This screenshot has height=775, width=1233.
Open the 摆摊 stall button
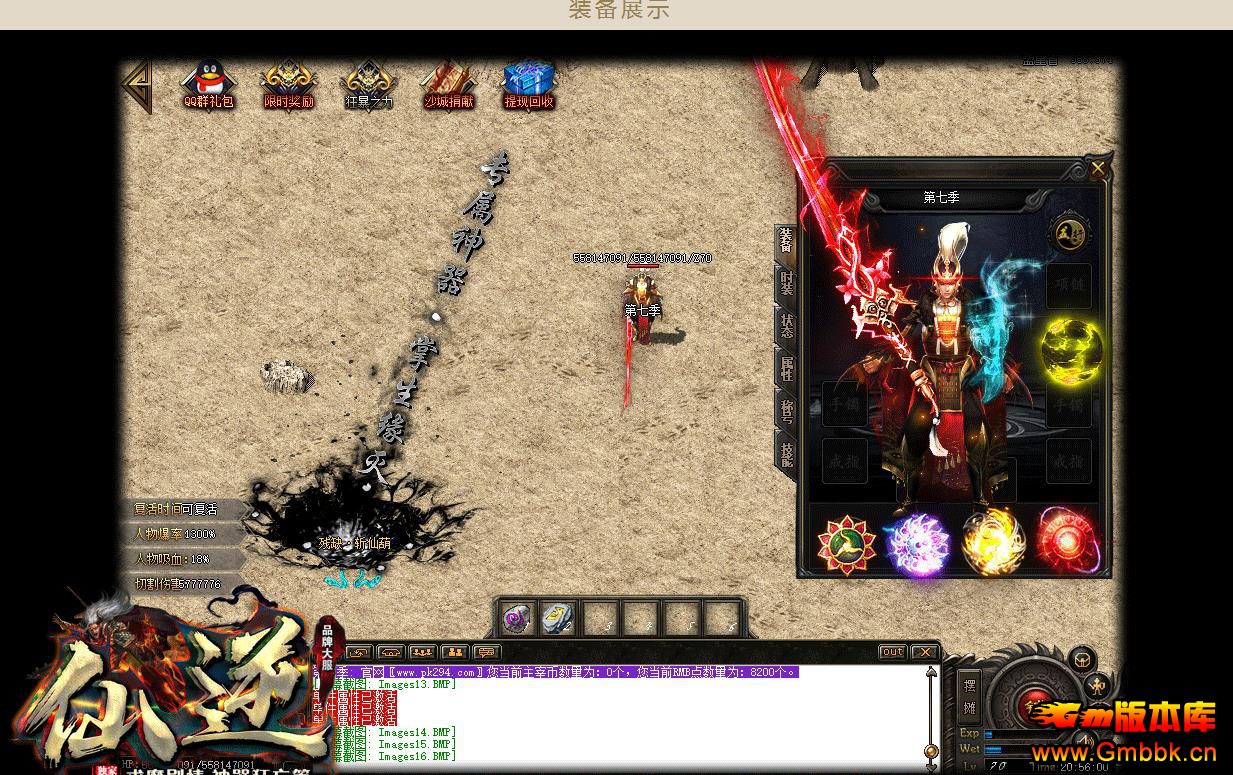969,696
